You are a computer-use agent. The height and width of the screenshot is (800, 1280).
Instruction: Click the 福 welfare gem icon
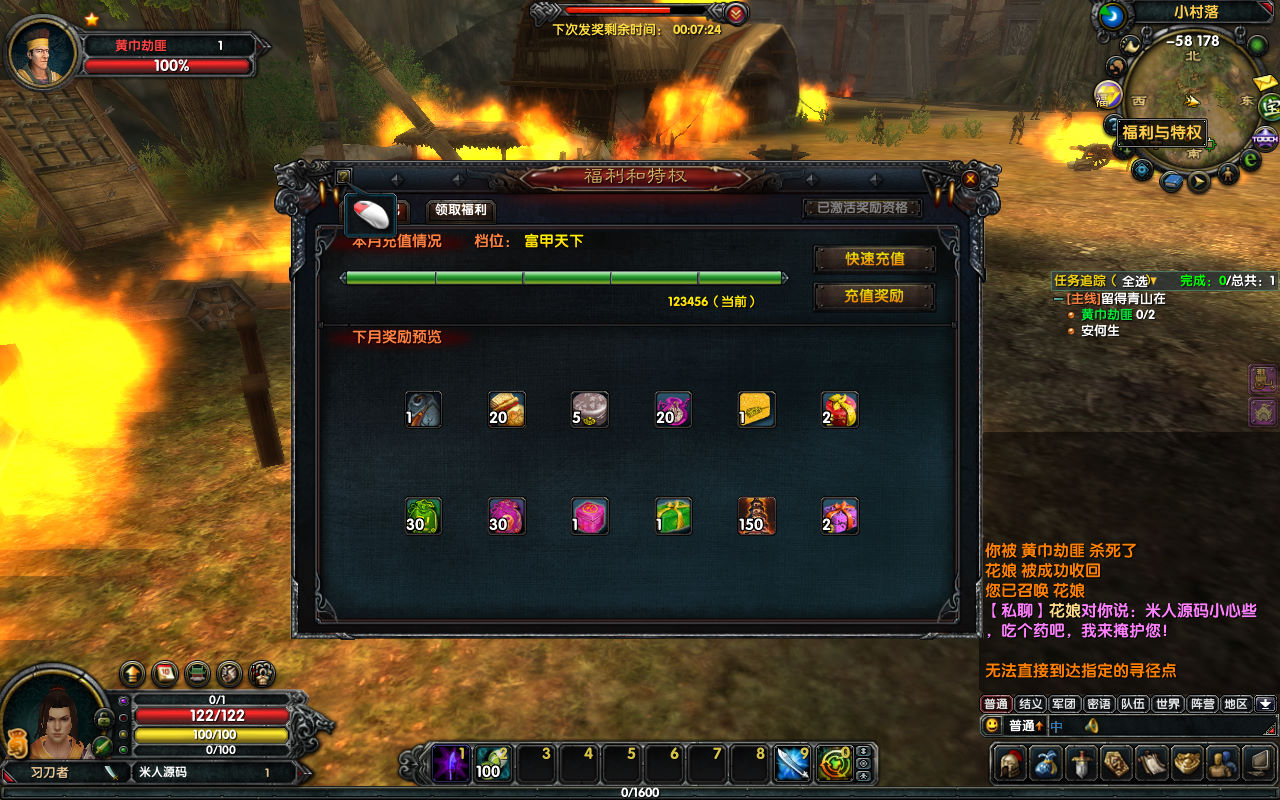1108,95
